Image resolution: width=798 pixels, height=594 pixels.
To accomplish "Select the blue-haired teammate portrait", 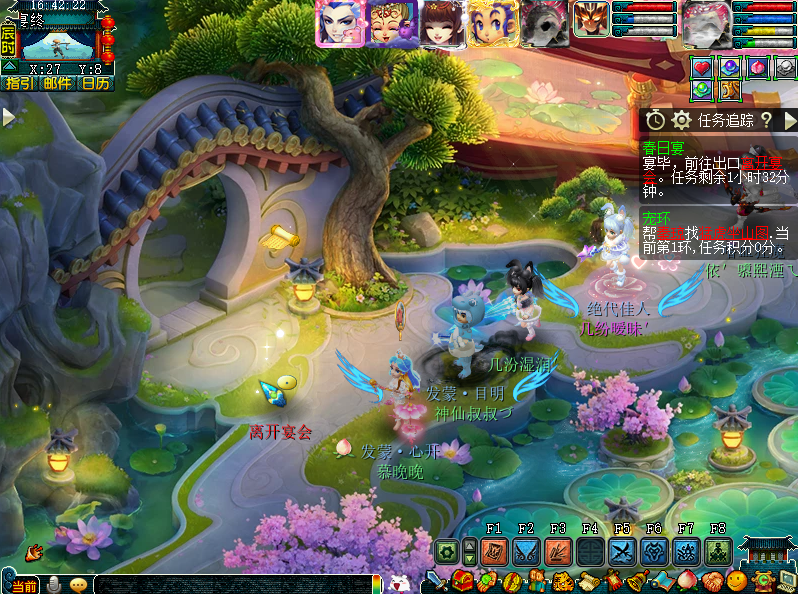I will [338, 23].
